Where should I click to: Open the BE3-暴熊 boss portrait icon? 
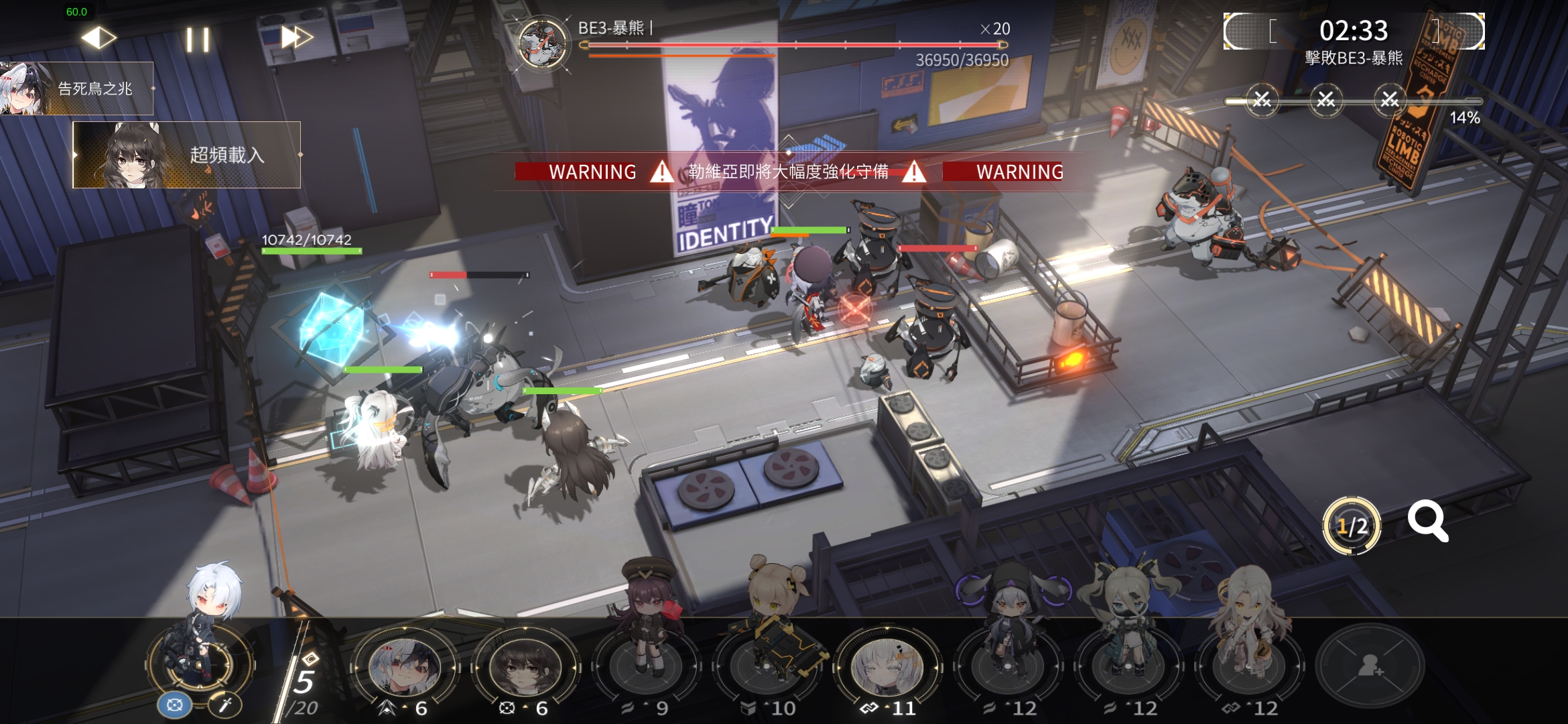pyautogui.click(x=543, y=44)
